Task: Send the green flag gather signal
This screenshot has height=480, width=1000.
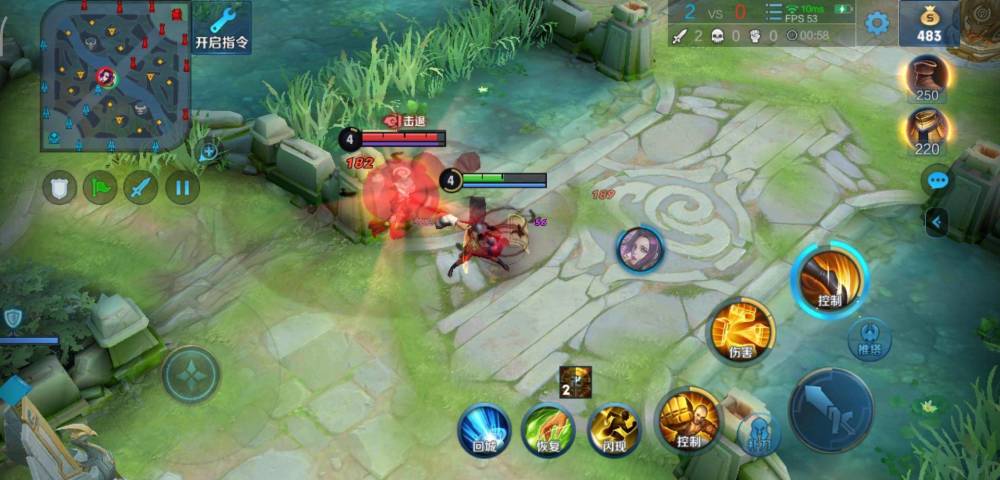Action: click(x=100, y=187)
